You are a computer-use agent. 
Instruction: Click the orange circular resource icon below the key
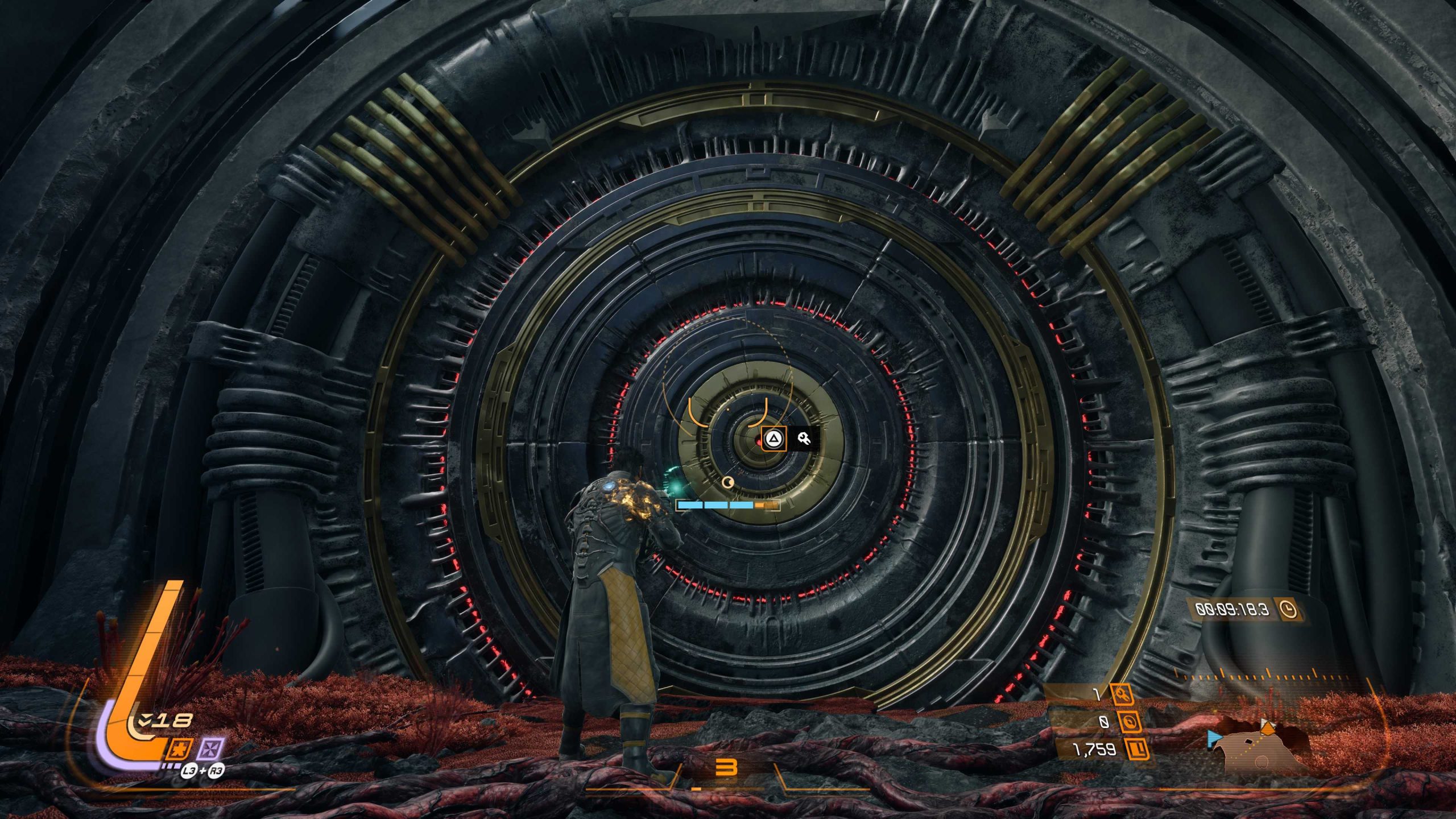pos(1129,722)
